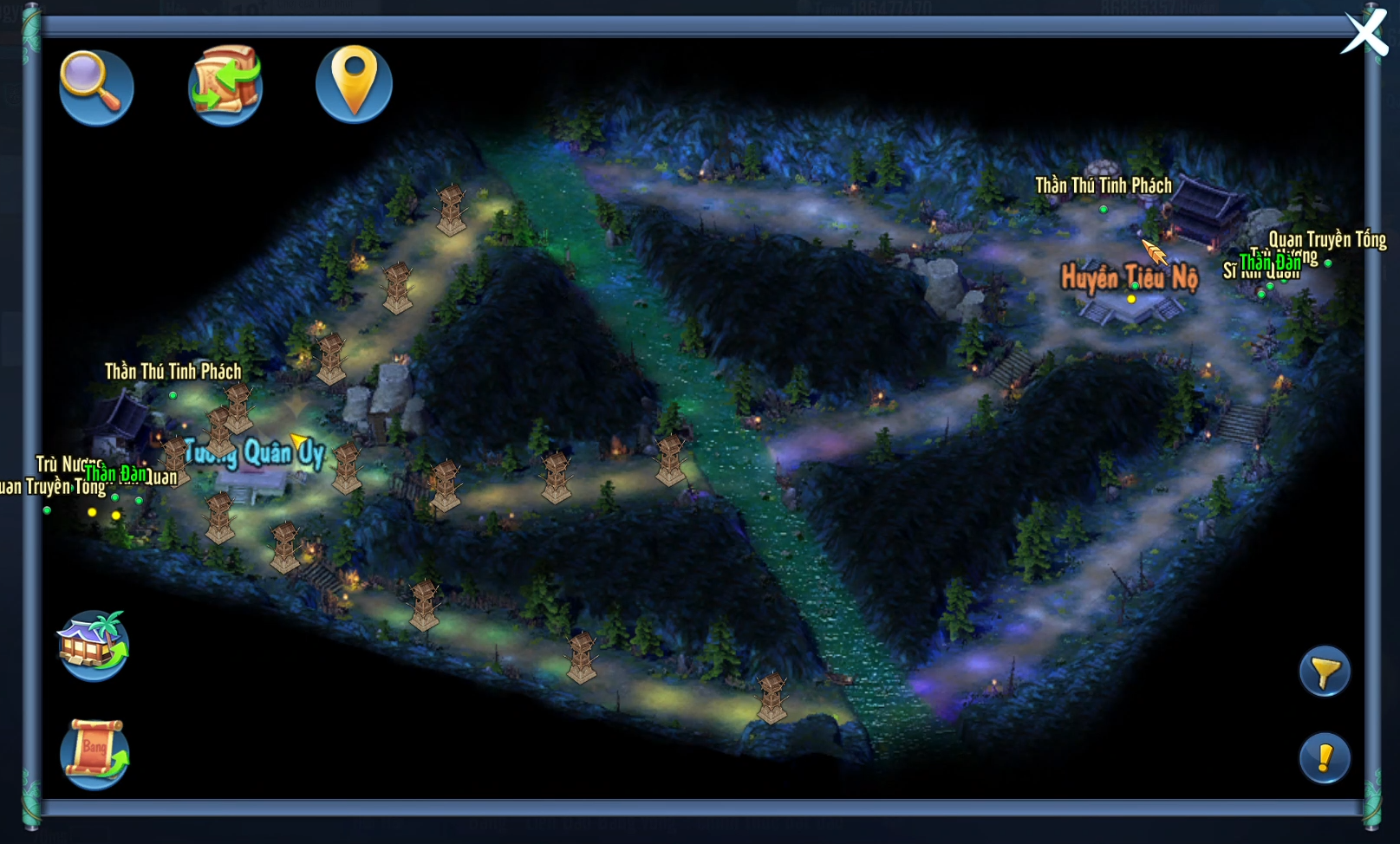Click the orange location pin button

point(354,83)
